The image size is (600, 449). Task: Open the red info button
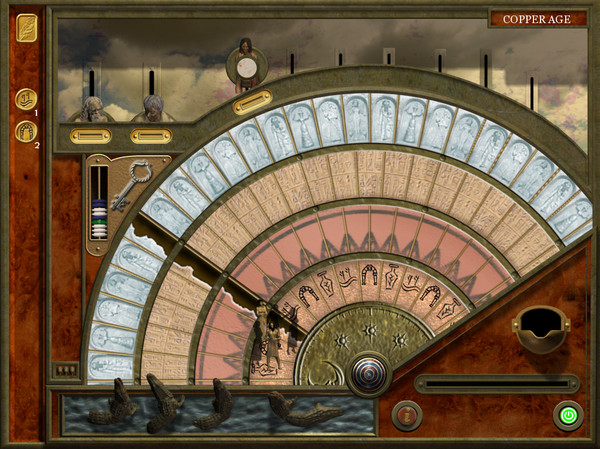tap(407, 414)
